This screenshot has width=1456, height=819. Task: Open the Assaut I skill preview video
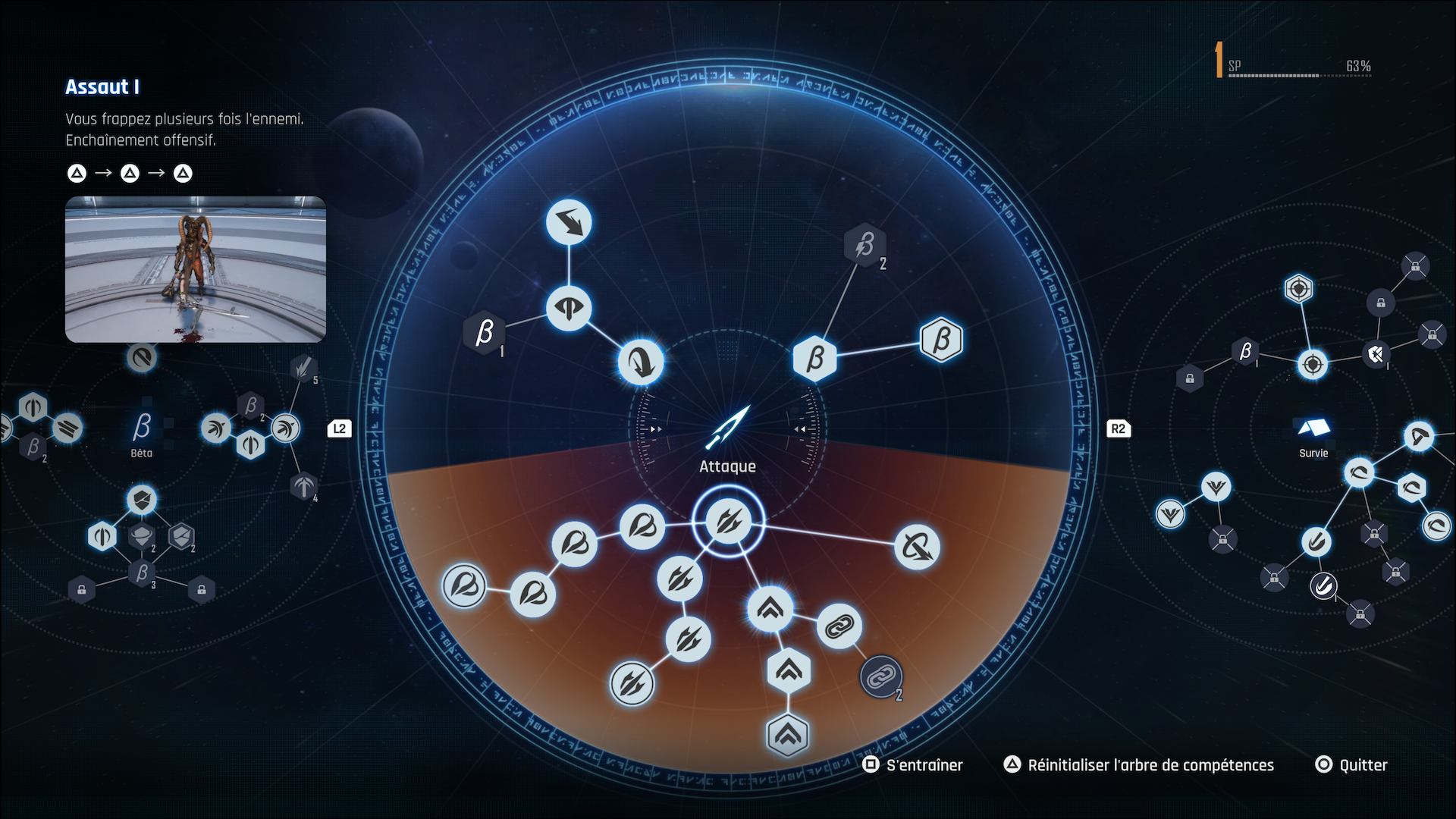tap(196, 269)
